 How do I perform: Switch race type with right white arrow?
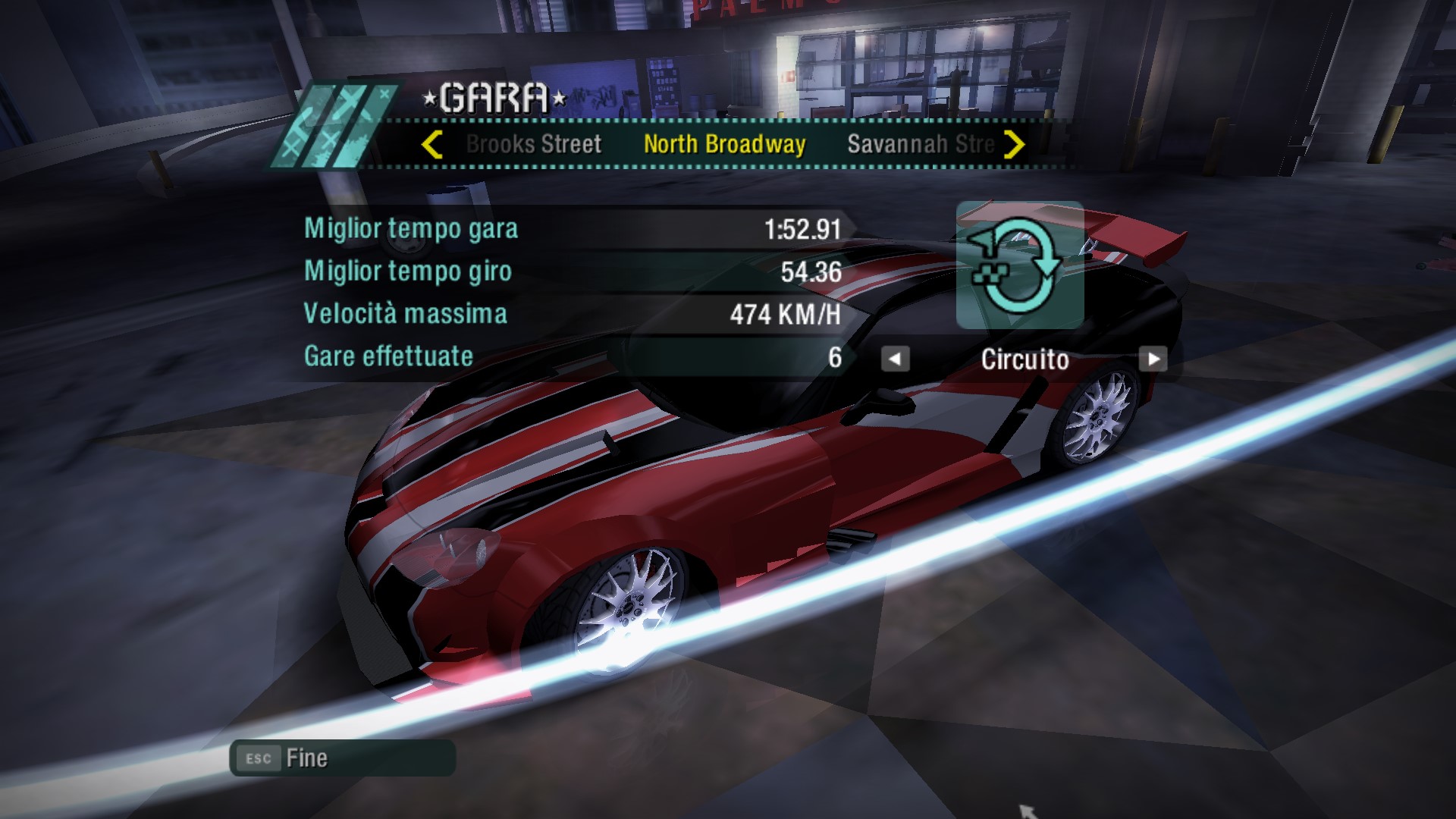pos(1153,359)
